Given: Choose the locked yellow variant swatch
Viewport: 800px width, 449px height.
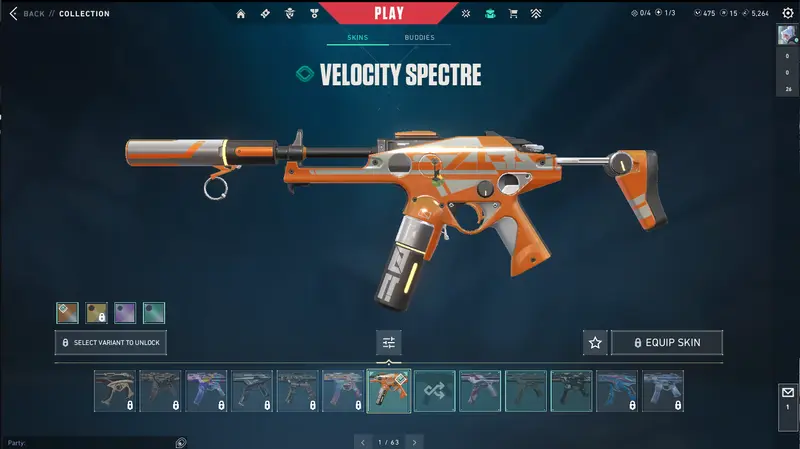Looking at the screenshot, I should 96,313.
